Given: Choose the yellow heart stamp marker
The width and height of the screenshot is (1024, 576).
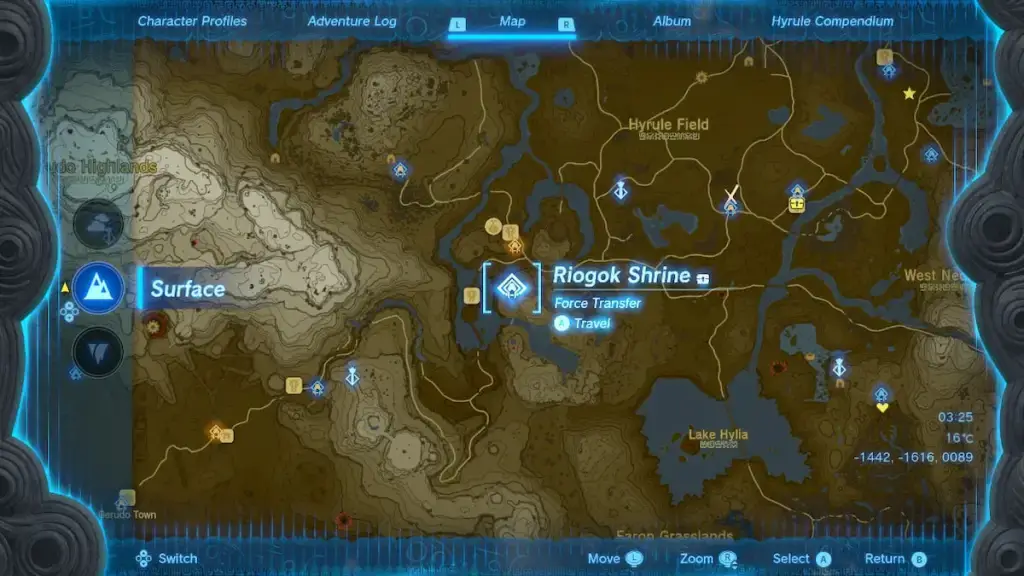Looking at the screenshot, I should (x=882, y=408).
